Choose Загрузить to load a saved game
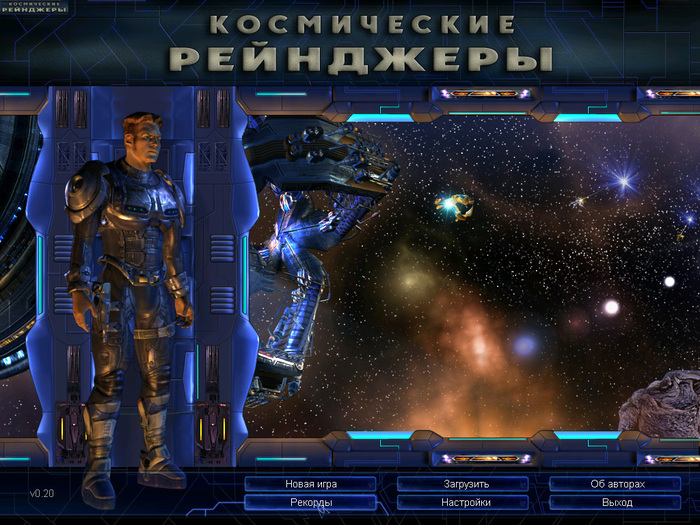Viewport: 700px width, 525px height. [x=464, y=484]
